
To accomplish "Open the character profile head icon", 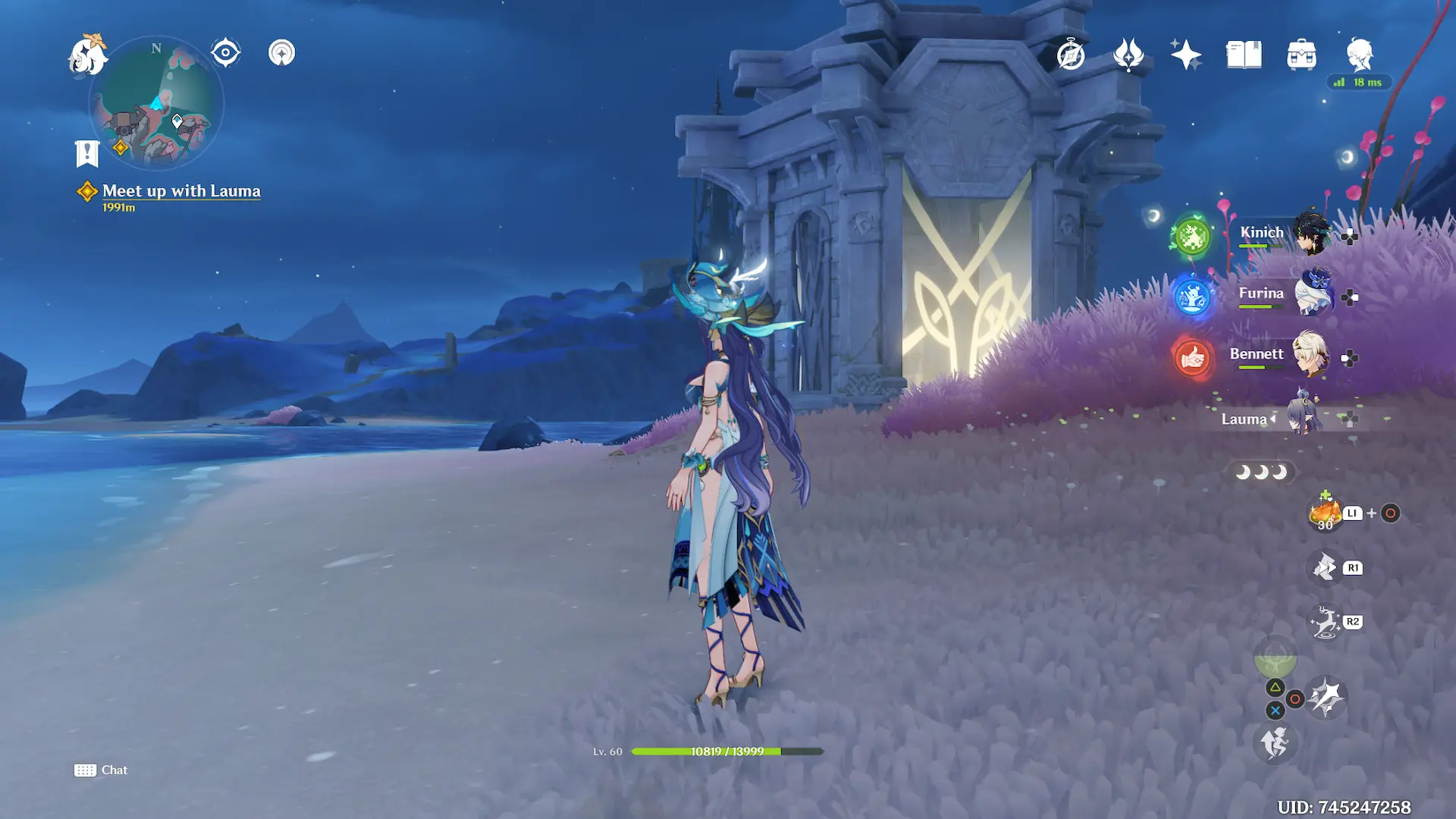I will click(1359, 55).
